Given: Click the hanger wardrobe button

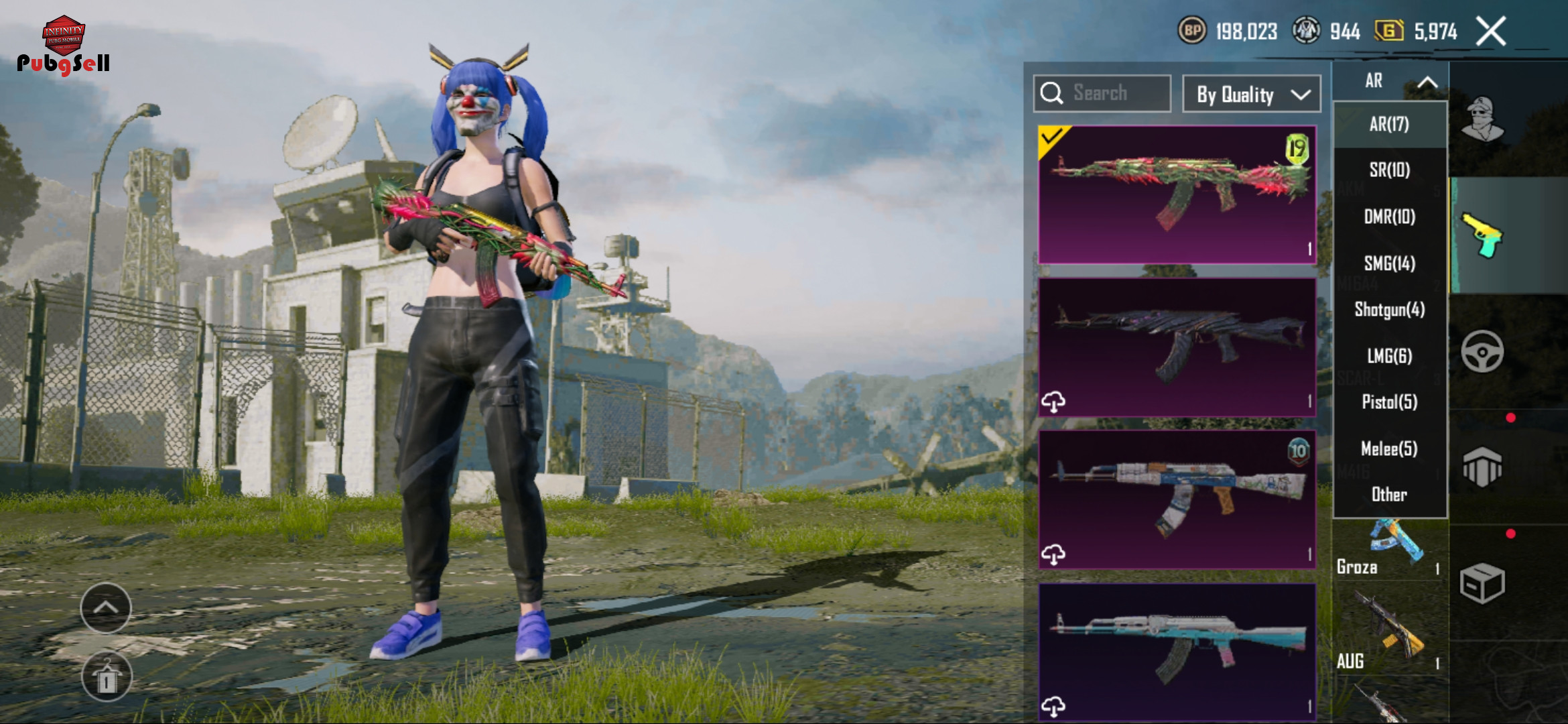Looking at the screenshot, I should click(107, 677).
